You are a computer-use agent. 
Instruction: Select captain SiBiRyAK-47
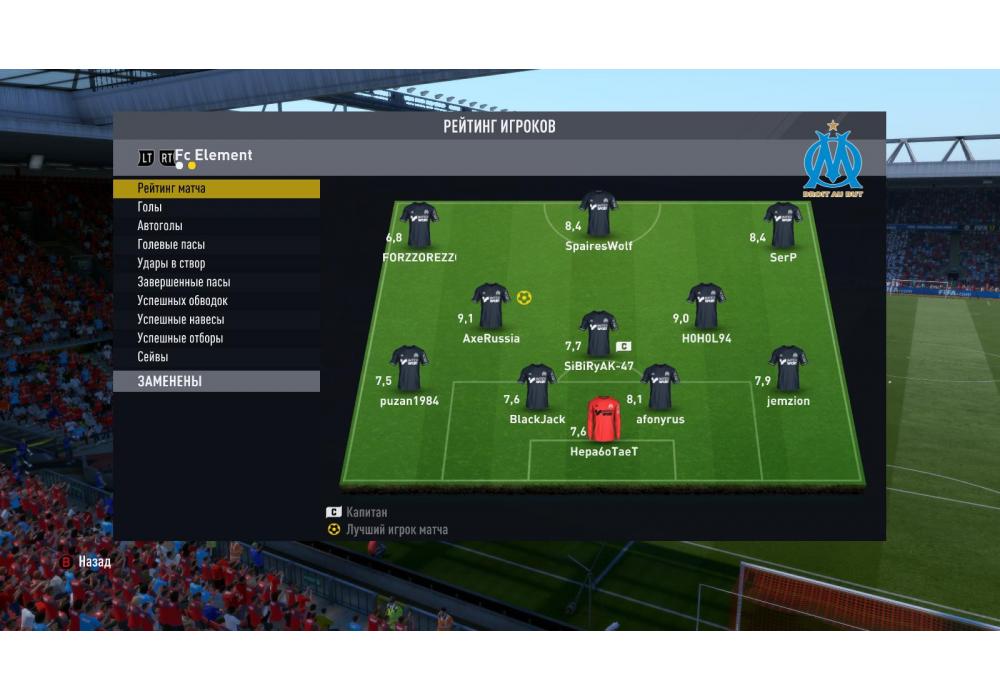pos(598,335)
